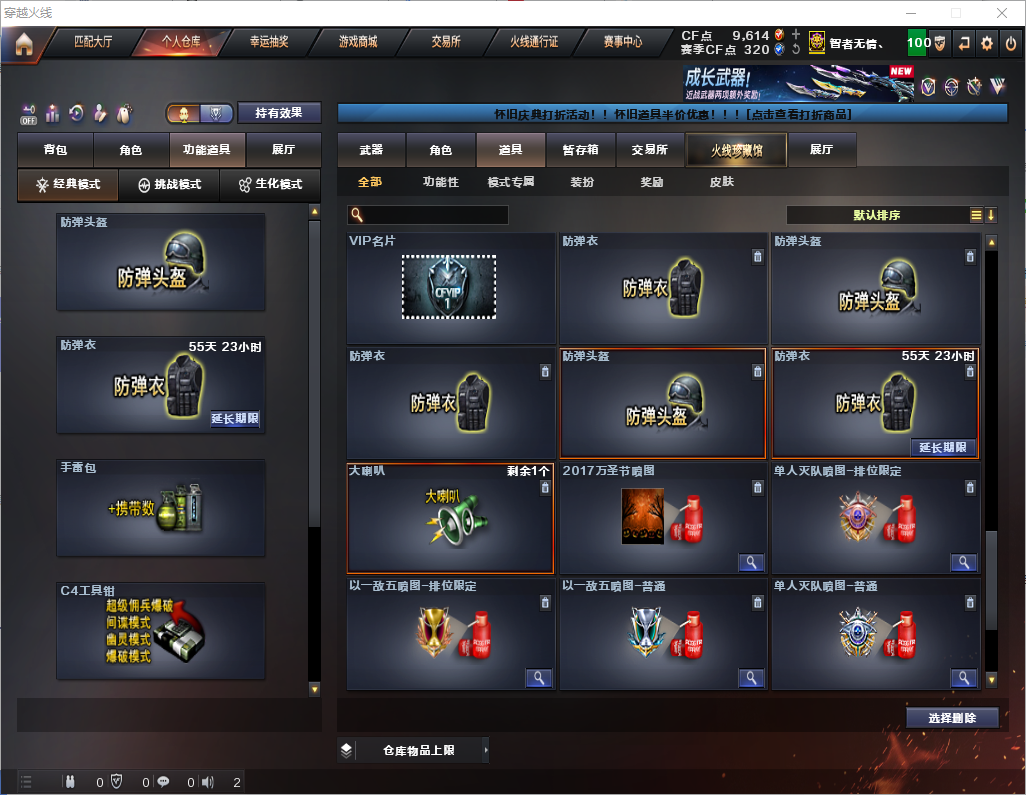Go to the 游戏商城 shop
Screen dimensions: 1026x795
point(358,43)
